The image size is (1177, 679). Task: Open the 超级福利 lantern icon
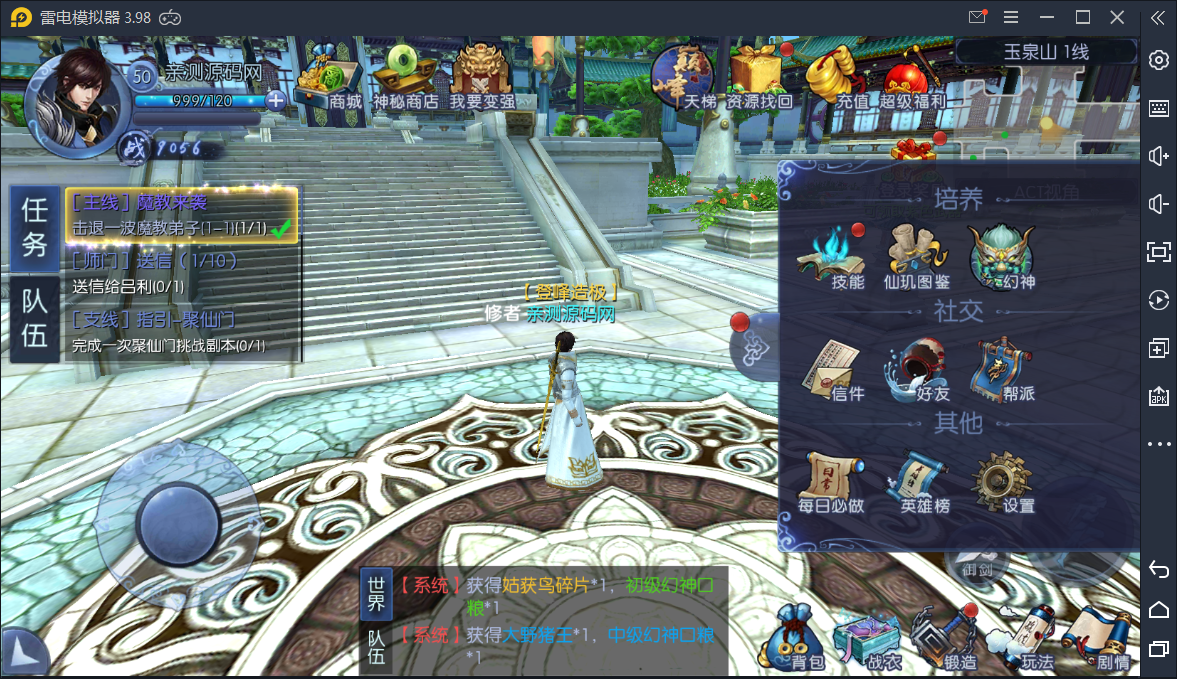(x=911, y=78)
